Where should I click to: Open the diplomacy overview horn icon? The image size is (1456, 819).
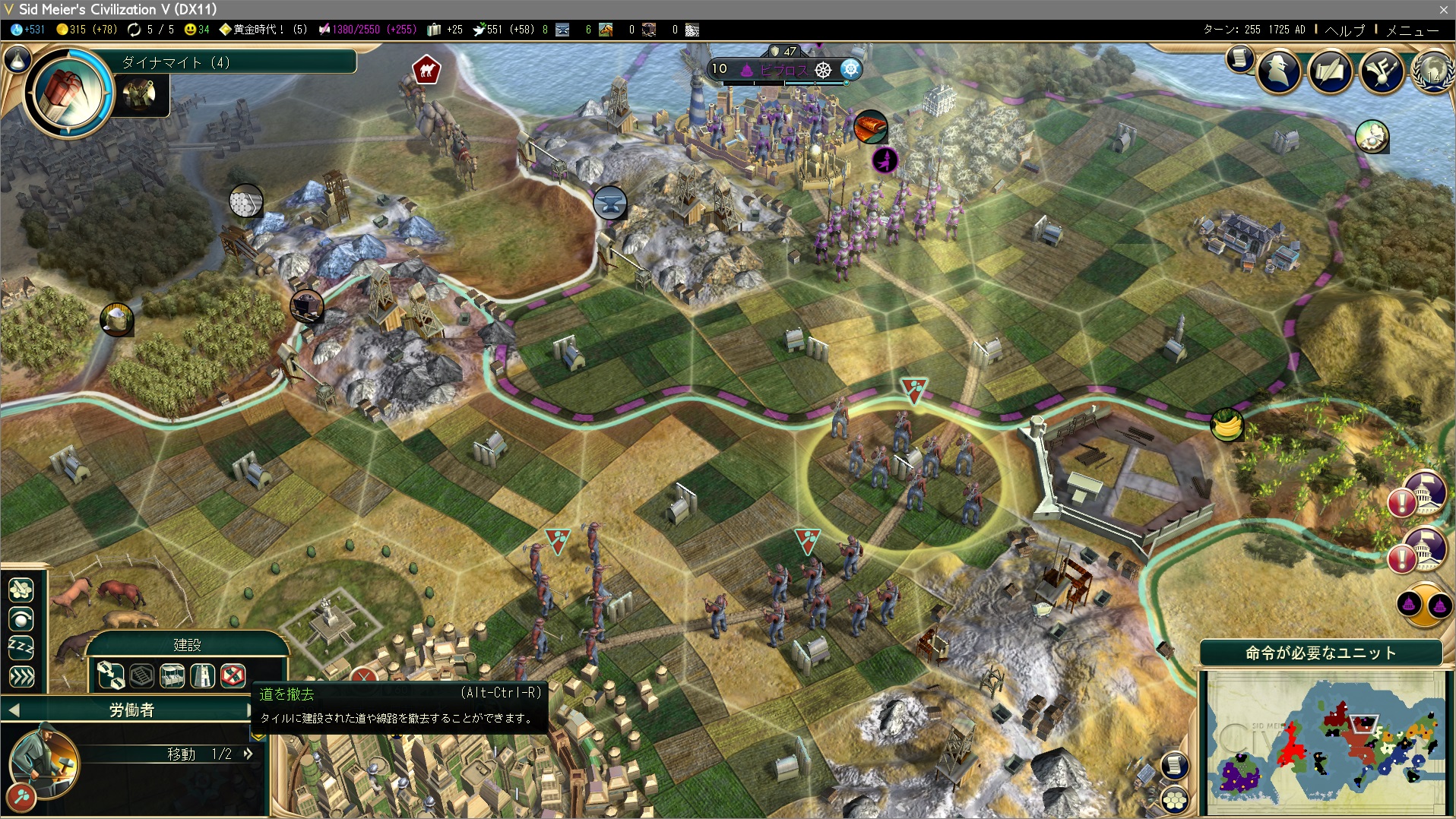(1382, 72)
